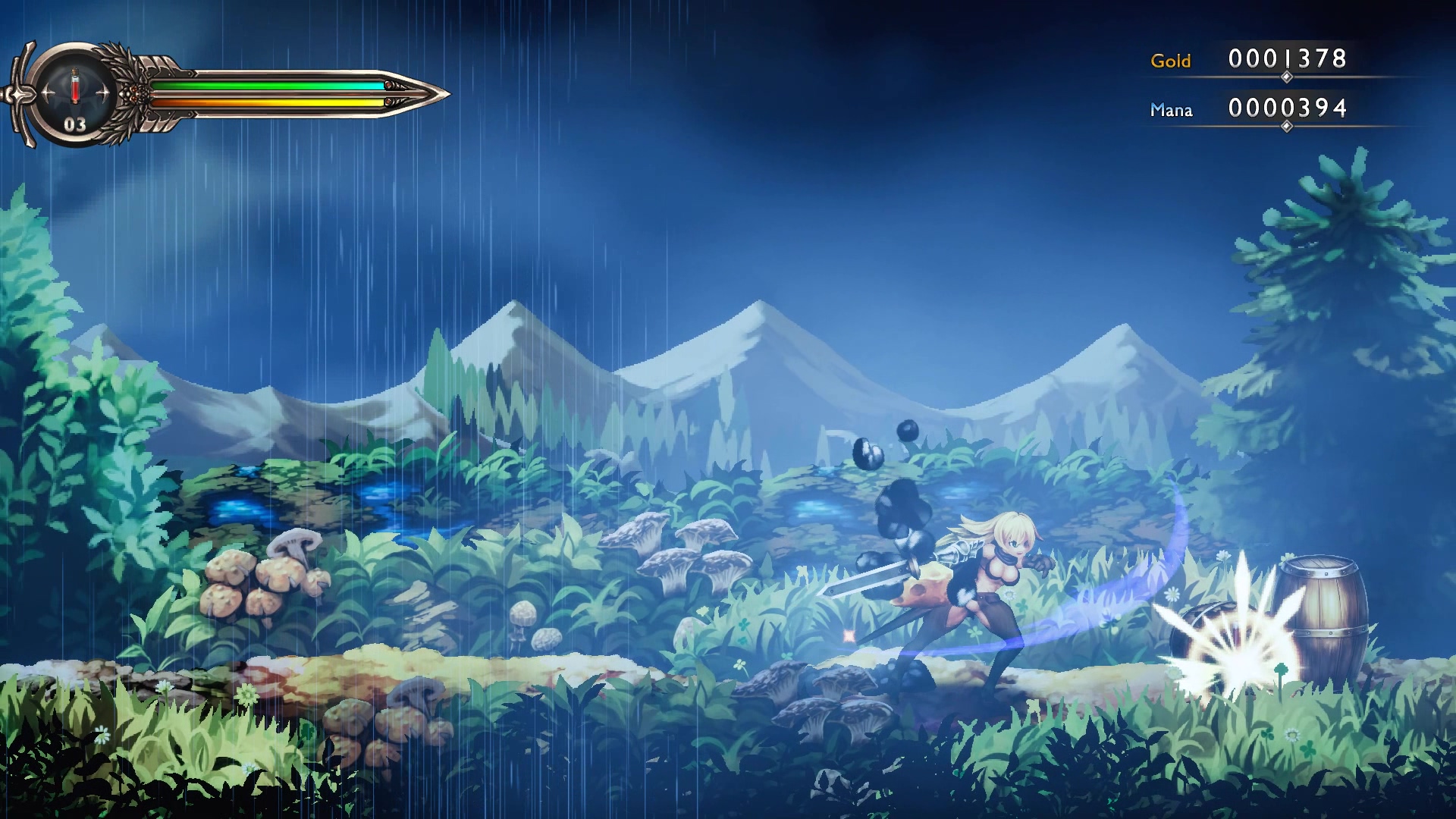The image size is (1456, 819).
Task: Click the left arrow beside the potion
Action: (47, 91)
